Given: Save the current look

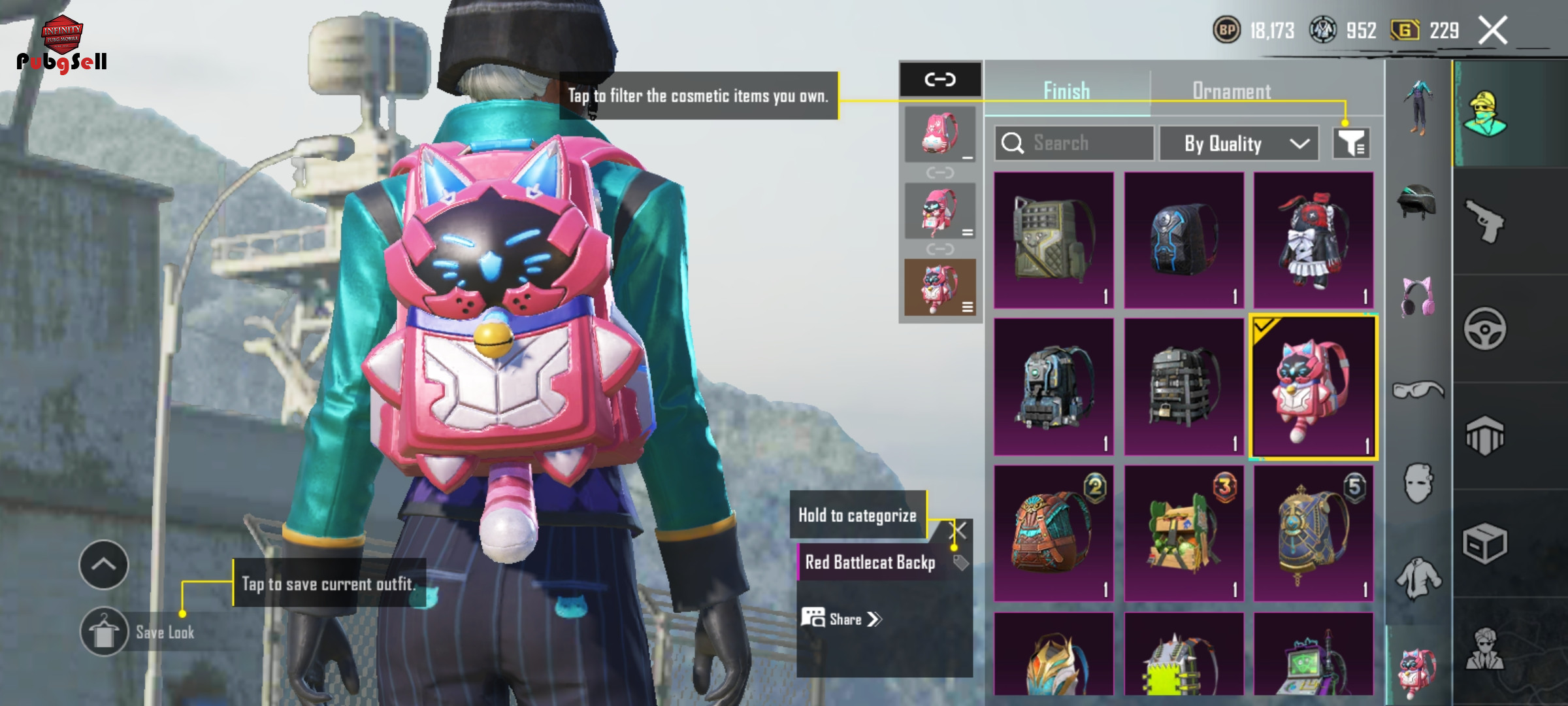Looking at the screenshot, I should 105,632.
